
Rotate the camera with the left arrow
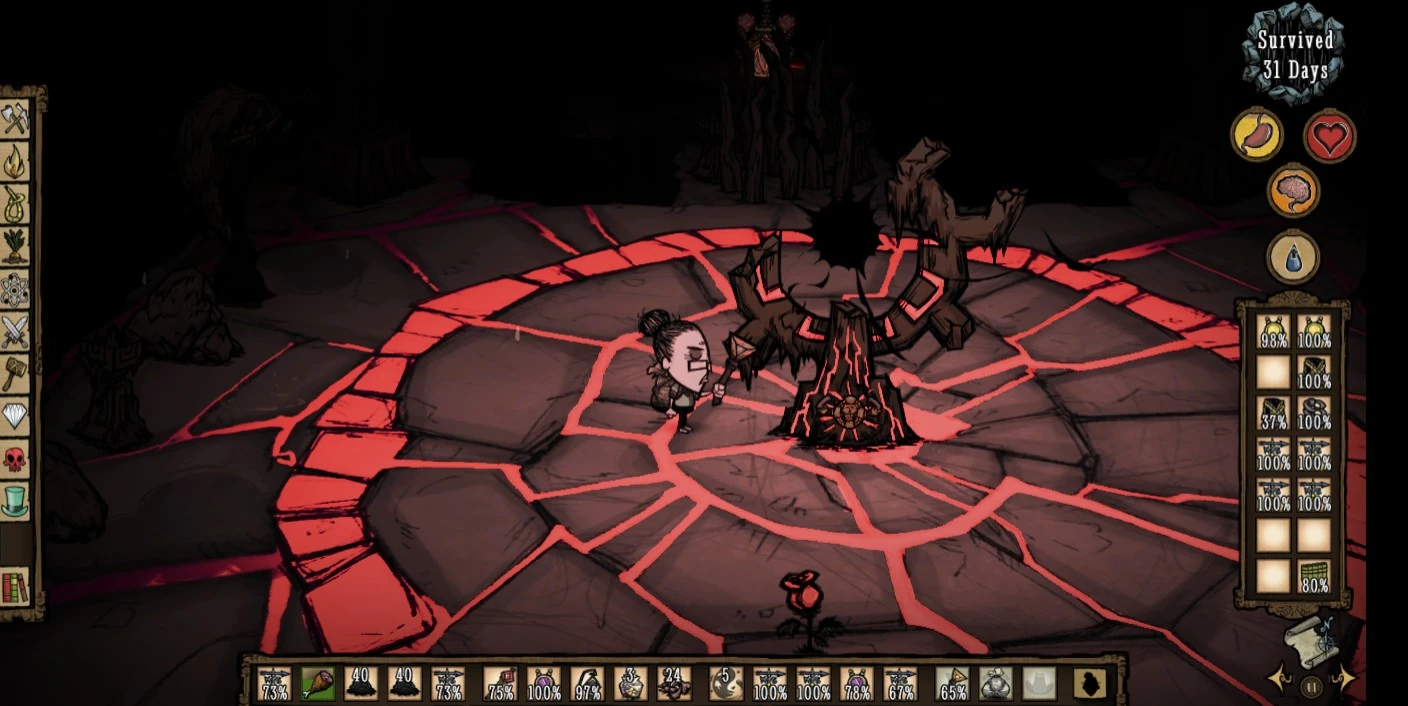[1279, 680]
